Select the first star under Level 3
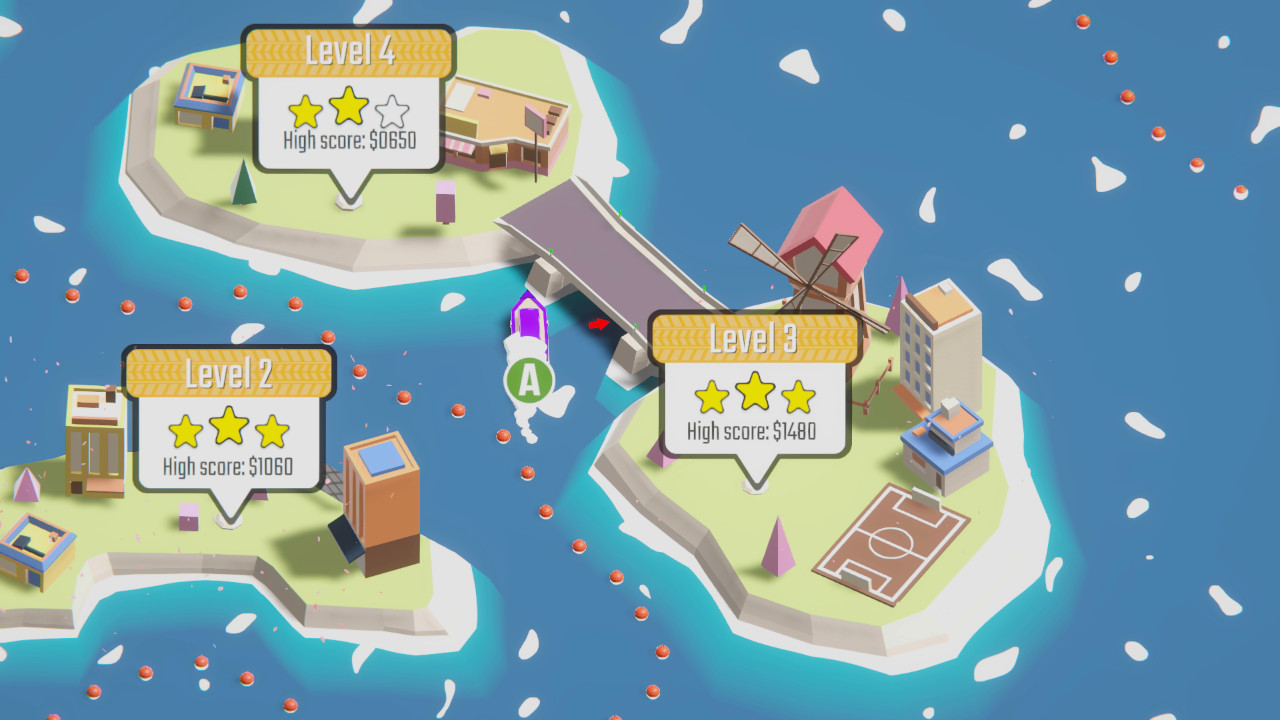The height and width of the screenshot is (720, 1280). click(x=710, y=395)
